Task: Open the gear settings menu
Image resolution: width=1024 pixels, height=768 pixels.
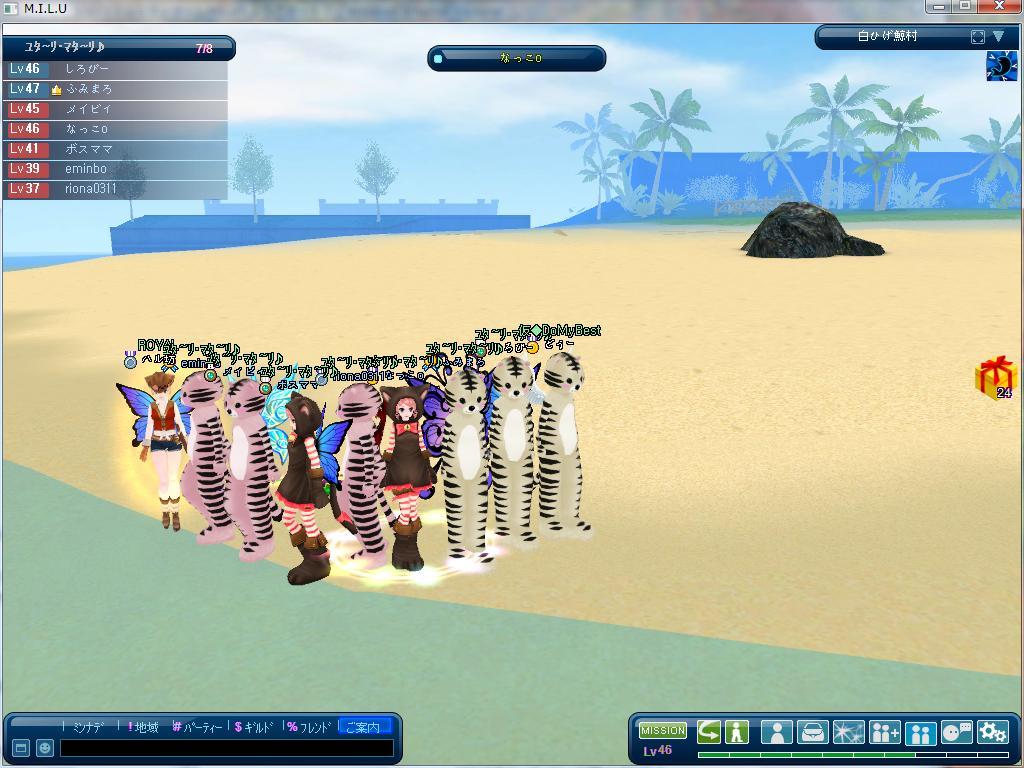Action: [x=992, y=732]
